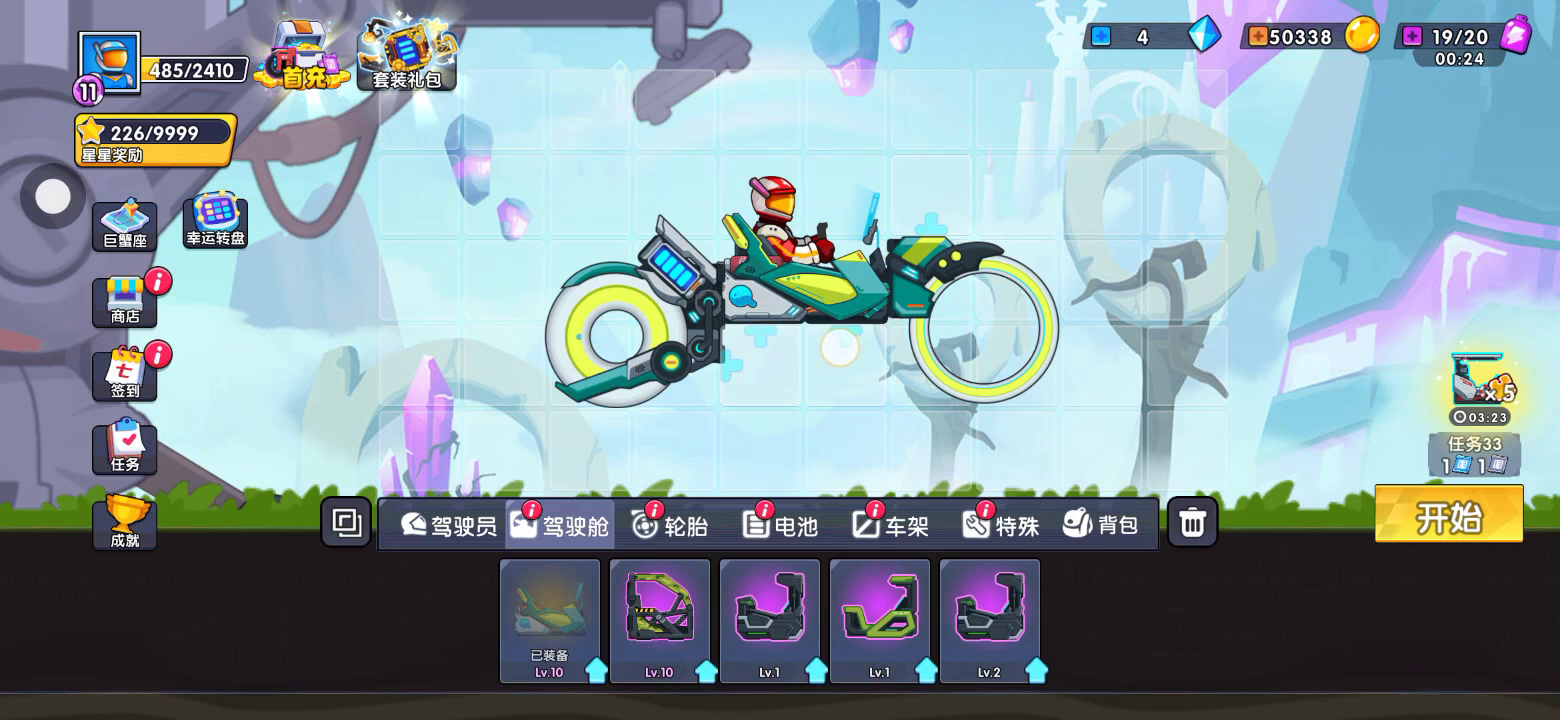Switch to the 特殊 special tab
The image size is (1560, 720).
pyautogui.click(x=1001, y=524)
